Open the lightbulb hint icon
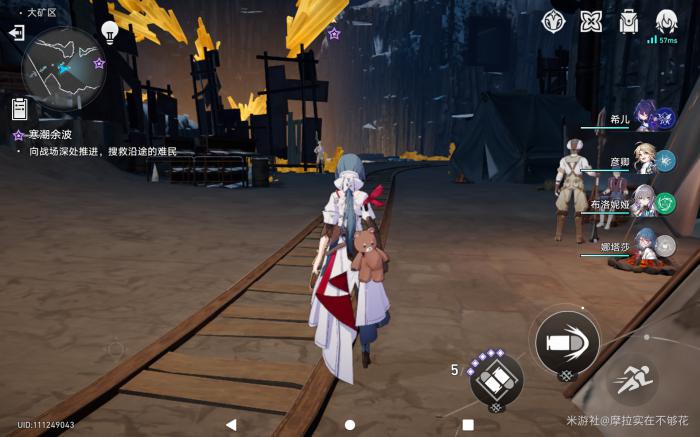 [111, 32]
